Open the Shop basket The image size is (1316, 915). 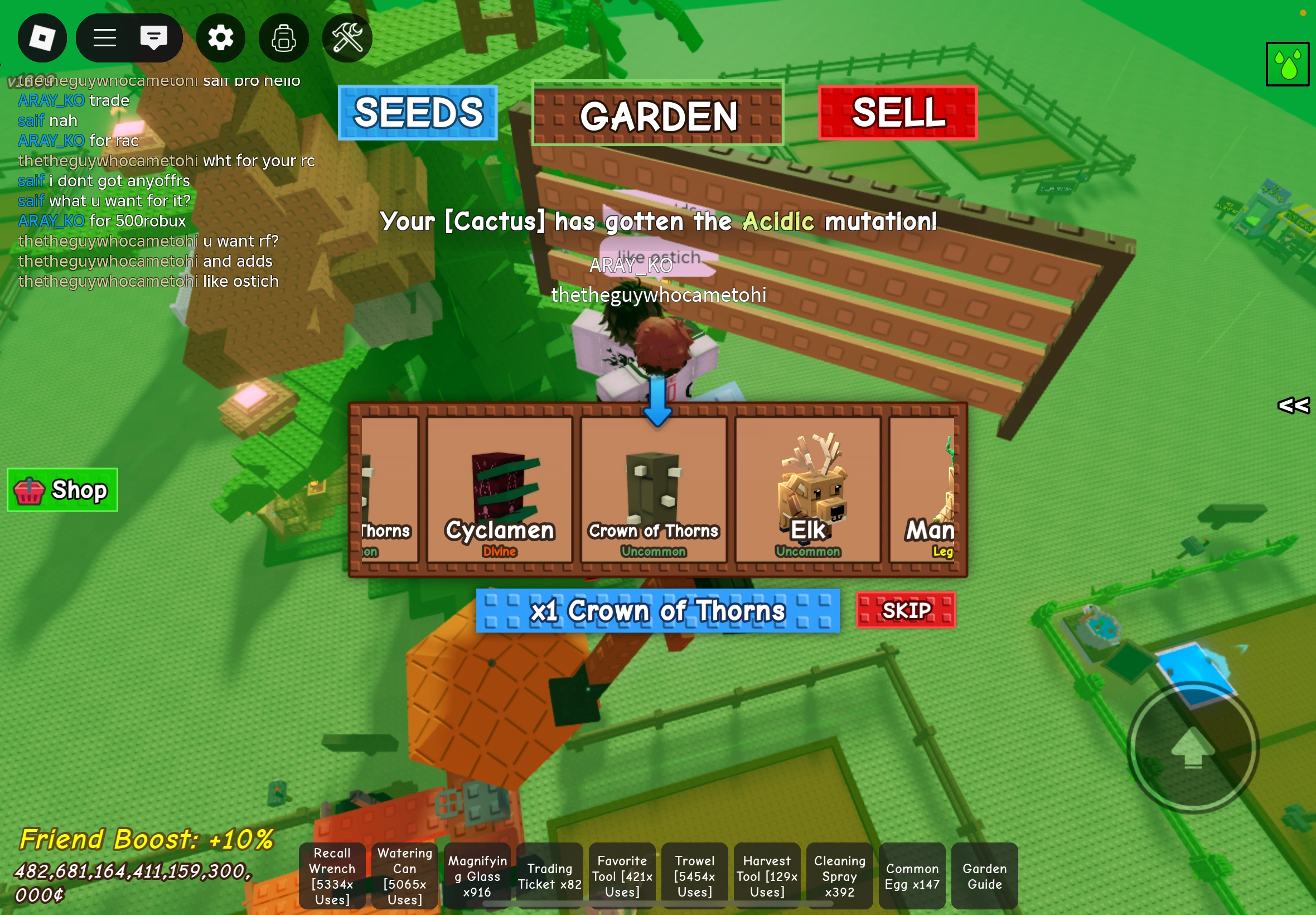pos(62,490)
